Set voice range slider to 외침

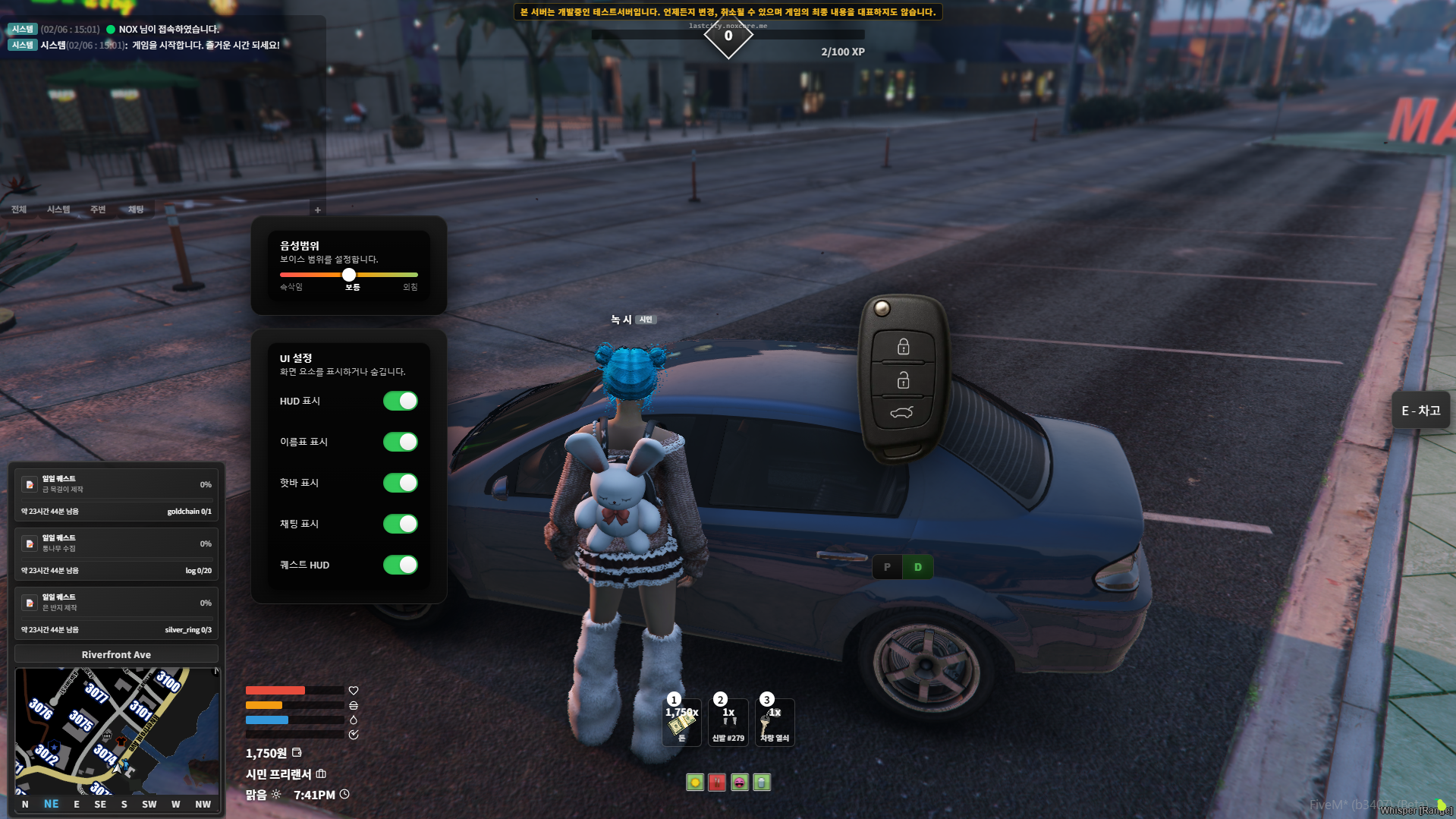pyautogui.click(x=416, y=275)
